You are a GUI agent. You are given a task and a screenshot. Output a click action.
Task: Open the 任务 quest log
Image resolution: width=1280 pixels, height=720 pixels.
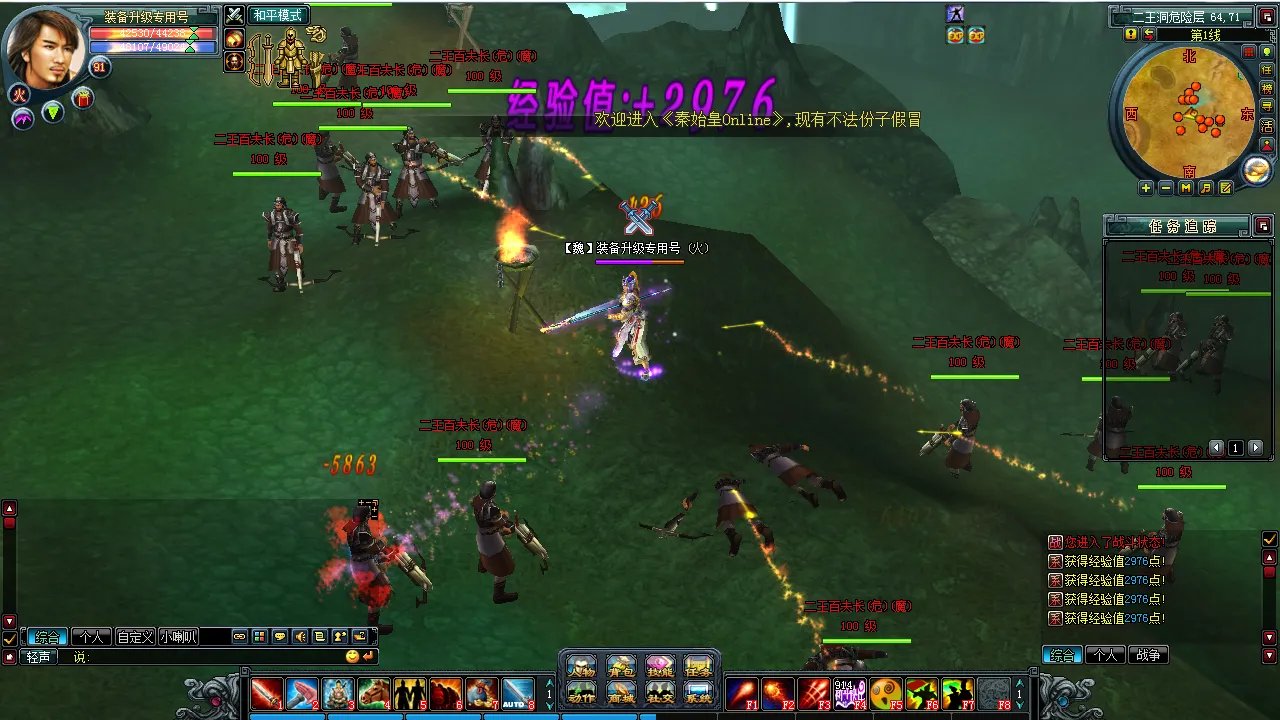coord(698,666)
